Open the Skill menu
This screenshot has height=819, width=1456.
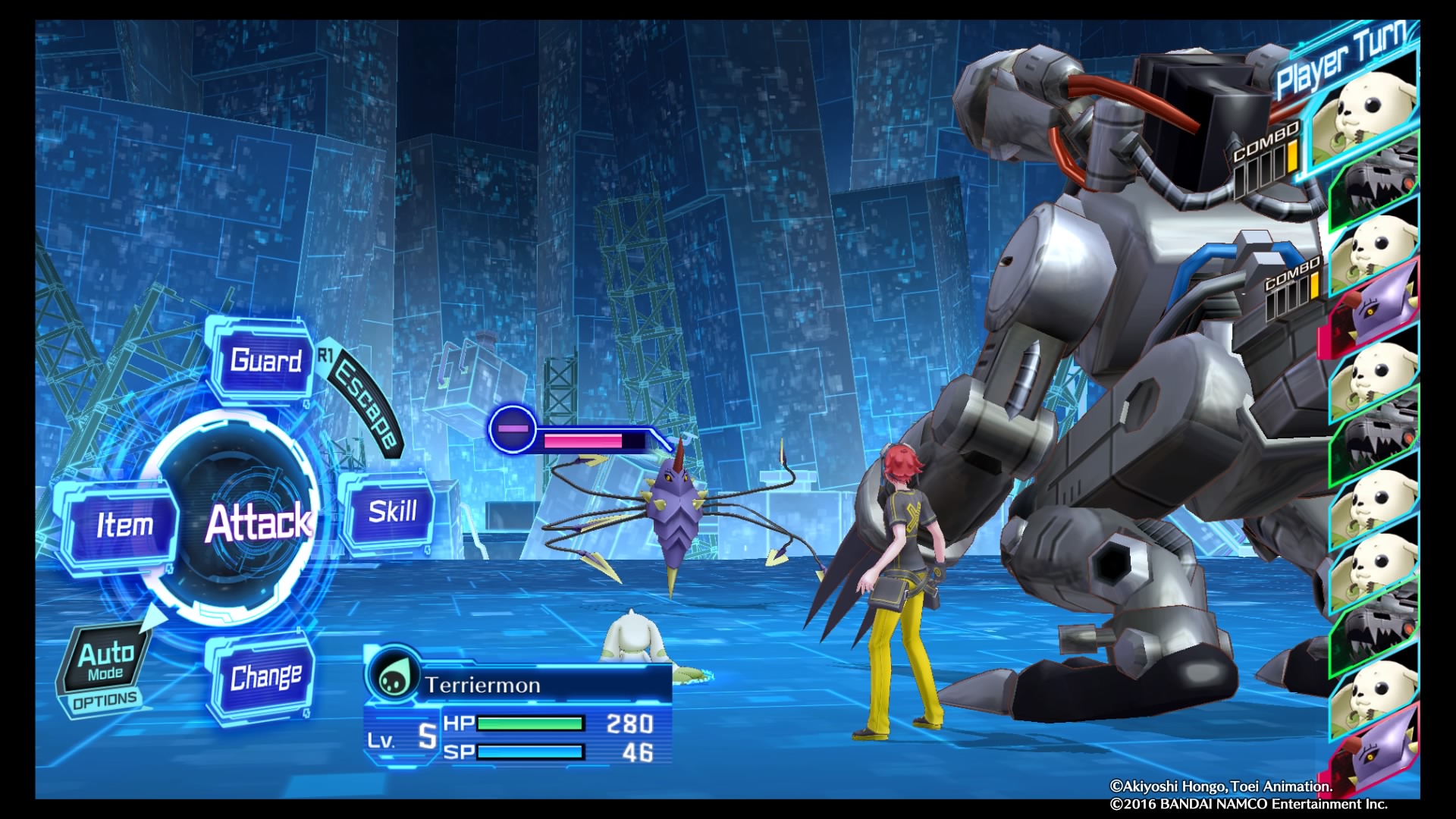(391, 513)
